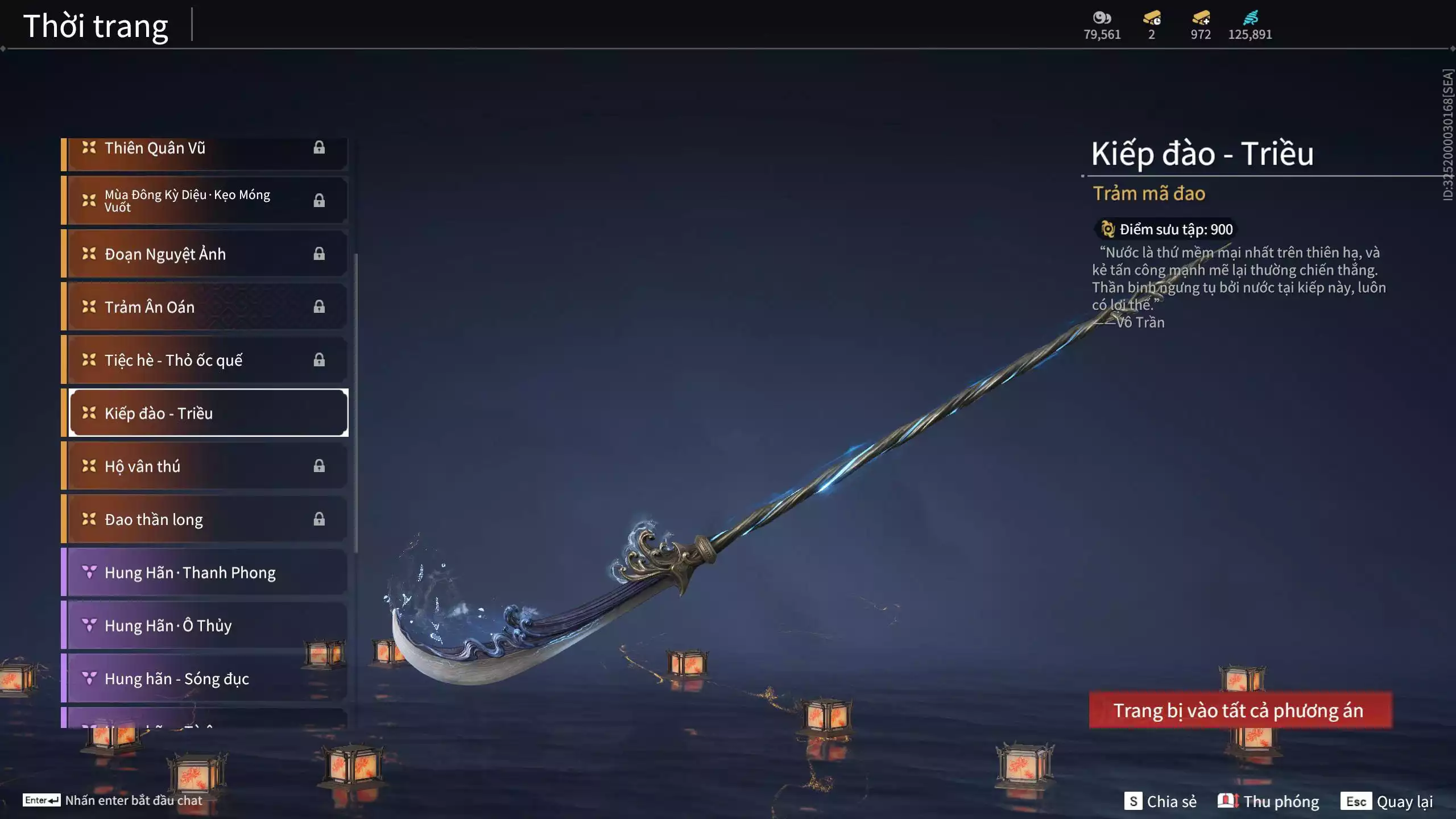This screenshot has width=1456, height=819.
Task: Select Hung Hãn · Thanh Phong
Action: (205, 572)
